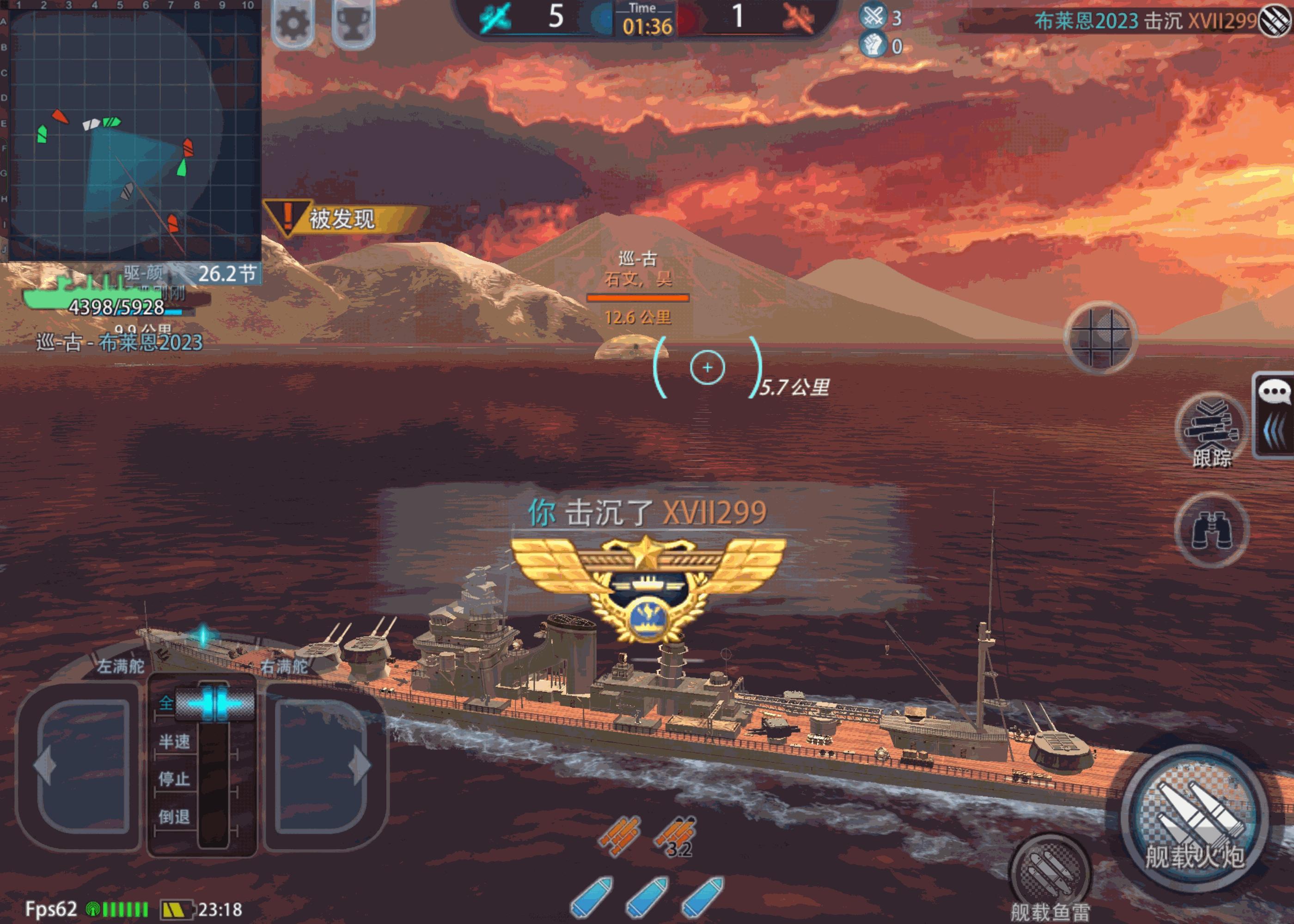Activate the tracking (跟踪) button
Viewport: 1294px width, 924px height.
click(x=1211, y=430)
